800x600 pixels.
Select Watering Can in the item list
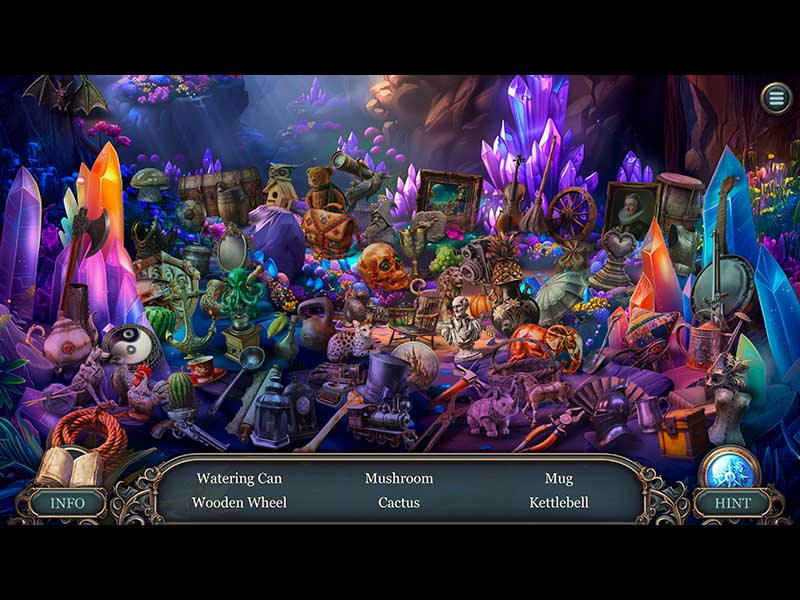[x=239, y=479]
